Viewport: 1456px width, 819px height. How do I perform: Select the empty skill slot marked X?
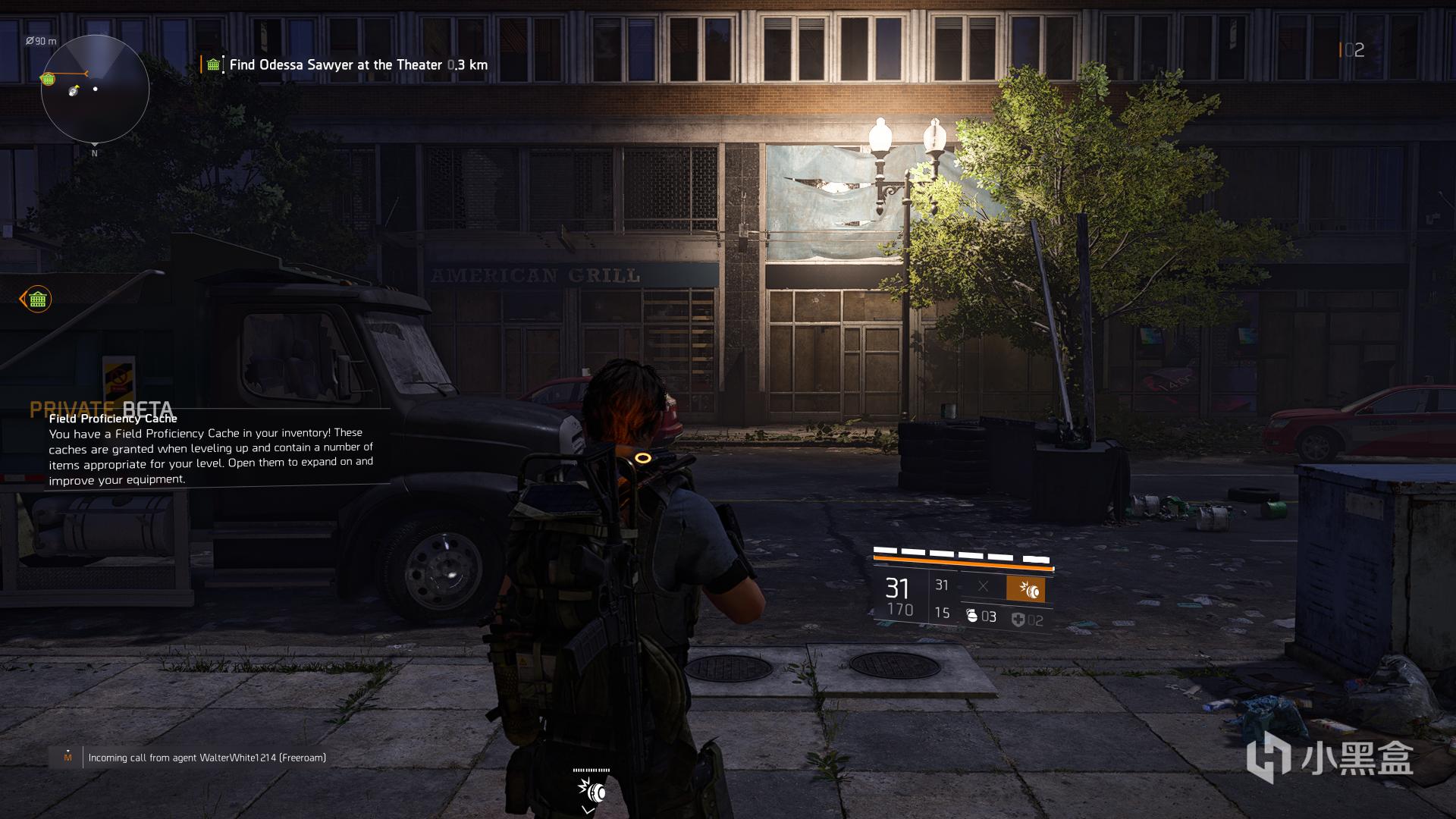pyautogui.click(x=983, y=586)
